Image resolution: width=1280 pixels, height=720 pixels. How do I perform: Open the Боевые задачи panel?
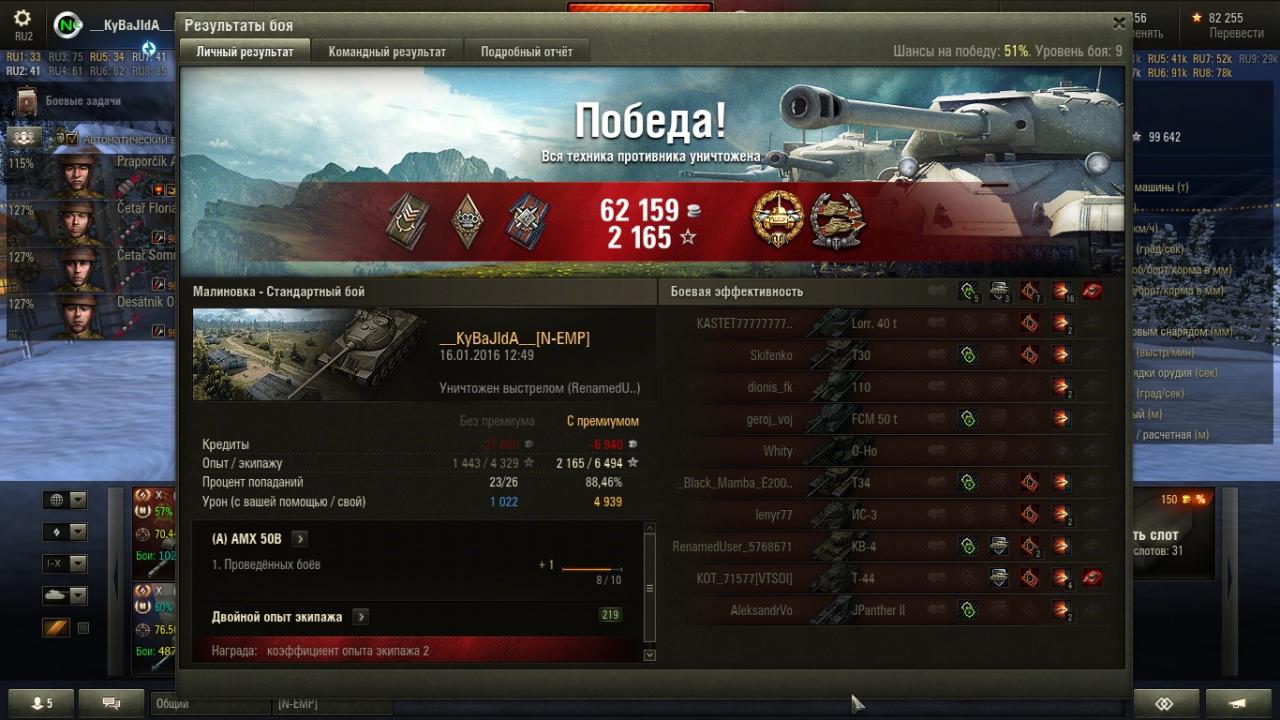(x=82, y=101)
